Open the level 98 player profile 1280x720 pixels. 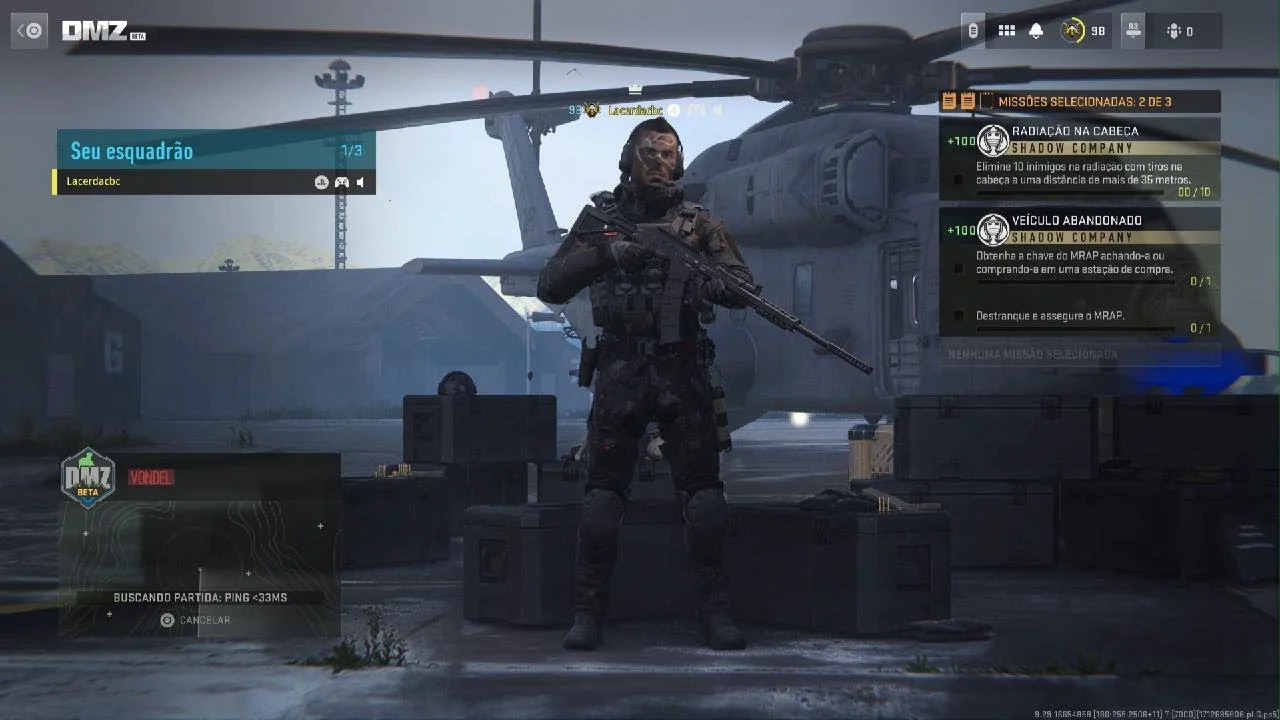(1083, 31)
